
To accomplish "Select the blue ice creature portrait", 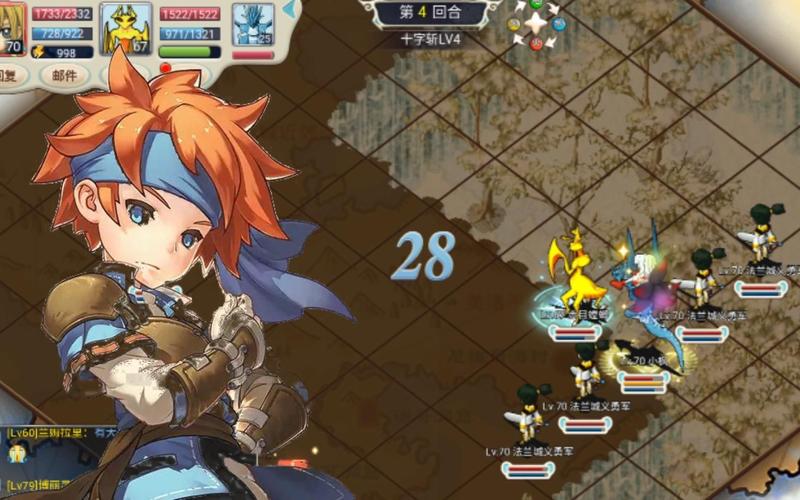I will click(253, 24).
